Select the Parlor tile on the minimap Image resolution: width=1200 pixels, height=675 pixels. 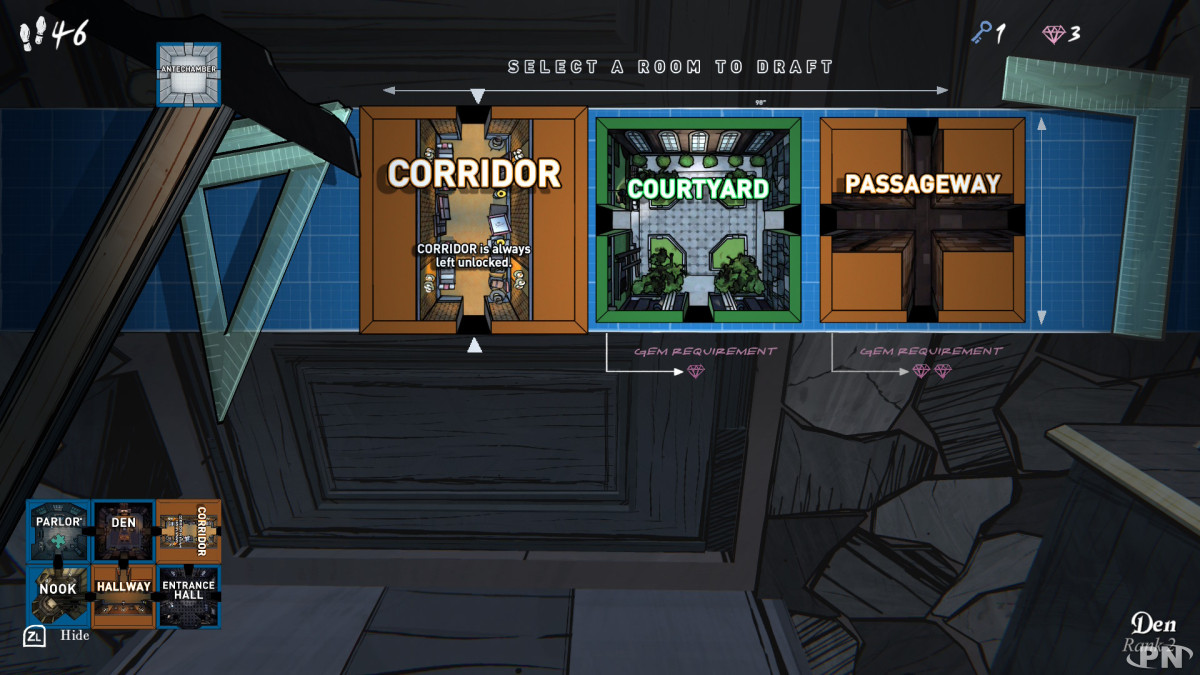coord(58,532)
